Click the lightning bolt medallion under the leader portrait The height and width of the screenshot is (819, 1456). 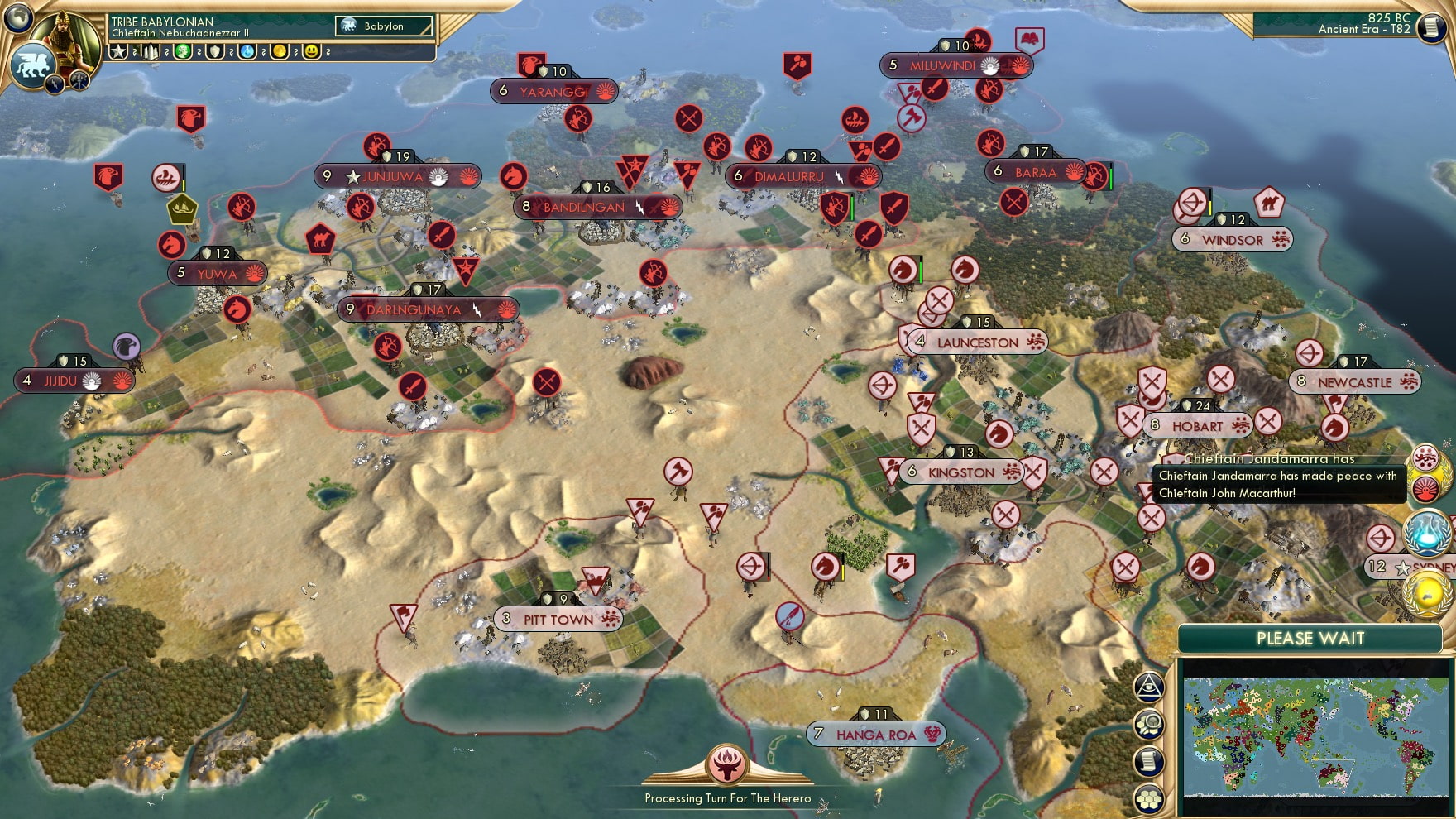(55, 84)
